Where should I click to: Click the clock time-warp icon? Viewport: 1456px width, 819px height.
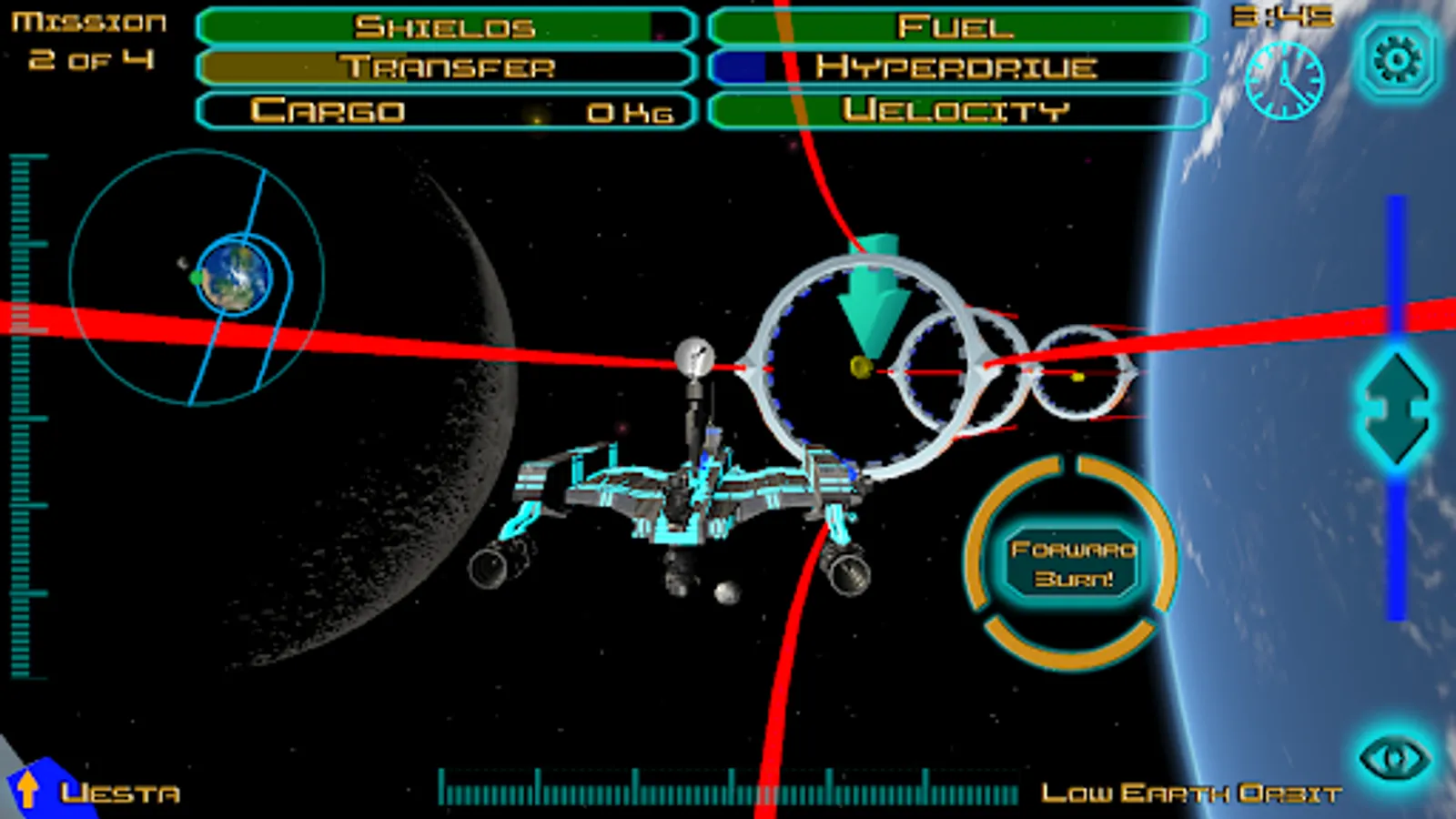[x=1284, y=80]
